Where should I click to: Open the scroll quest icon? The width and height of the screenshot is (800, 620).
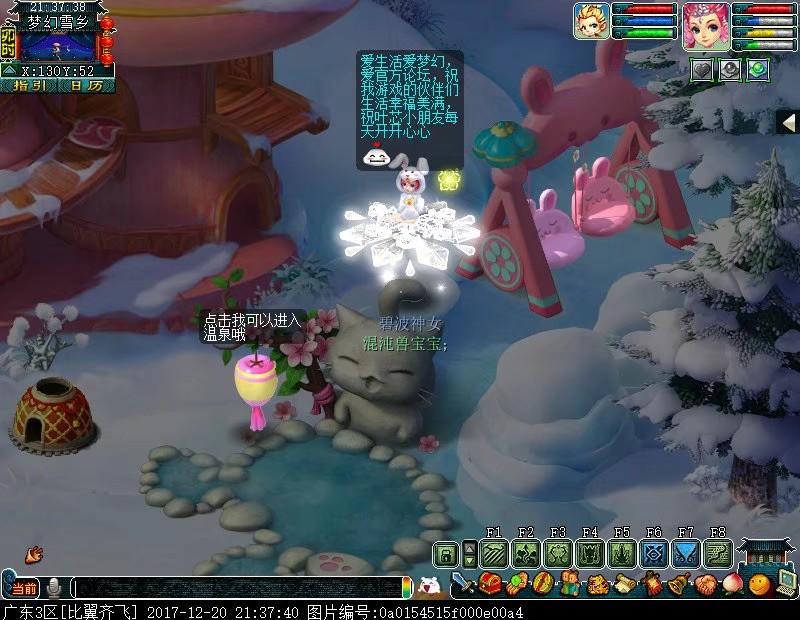tap(625, 585)
